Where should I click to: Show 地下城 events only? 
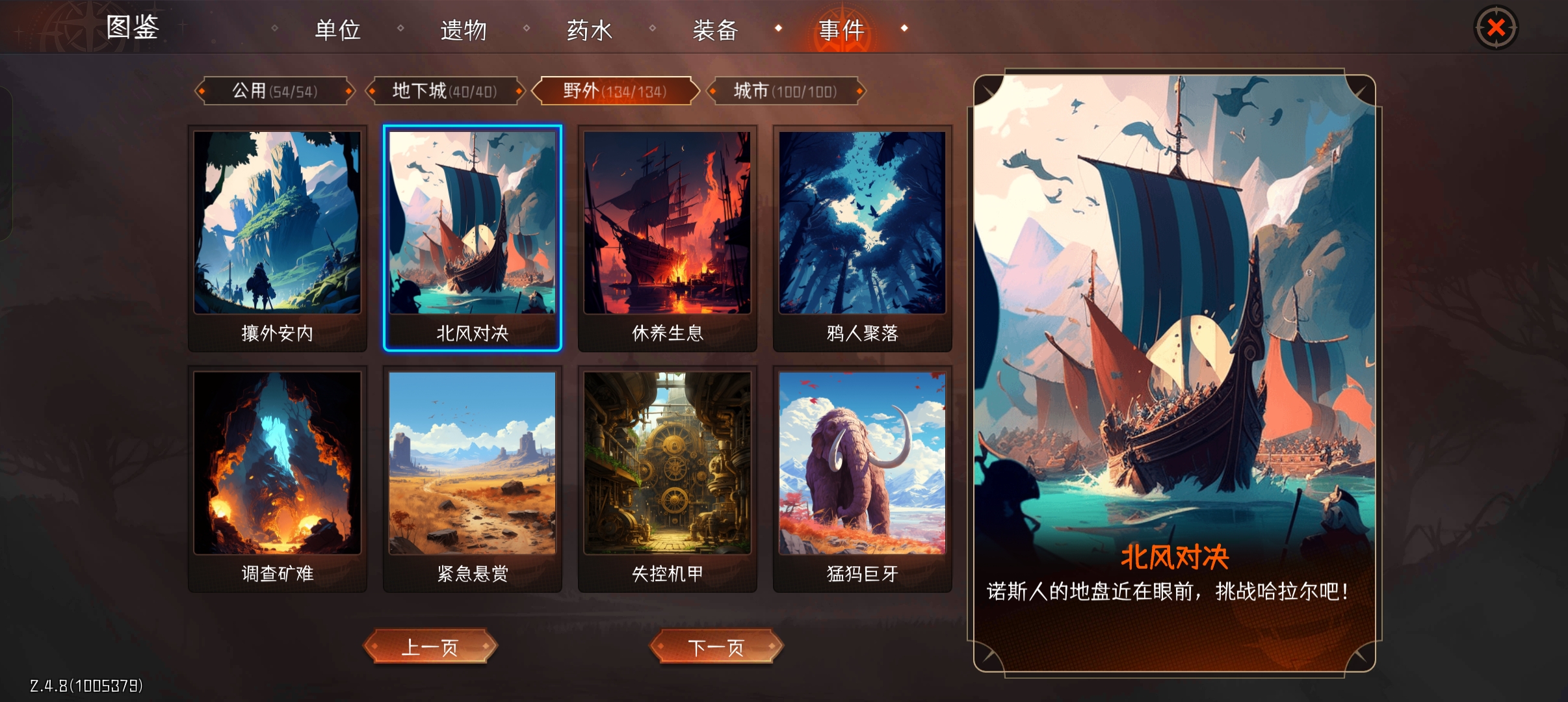coord(445,90)
